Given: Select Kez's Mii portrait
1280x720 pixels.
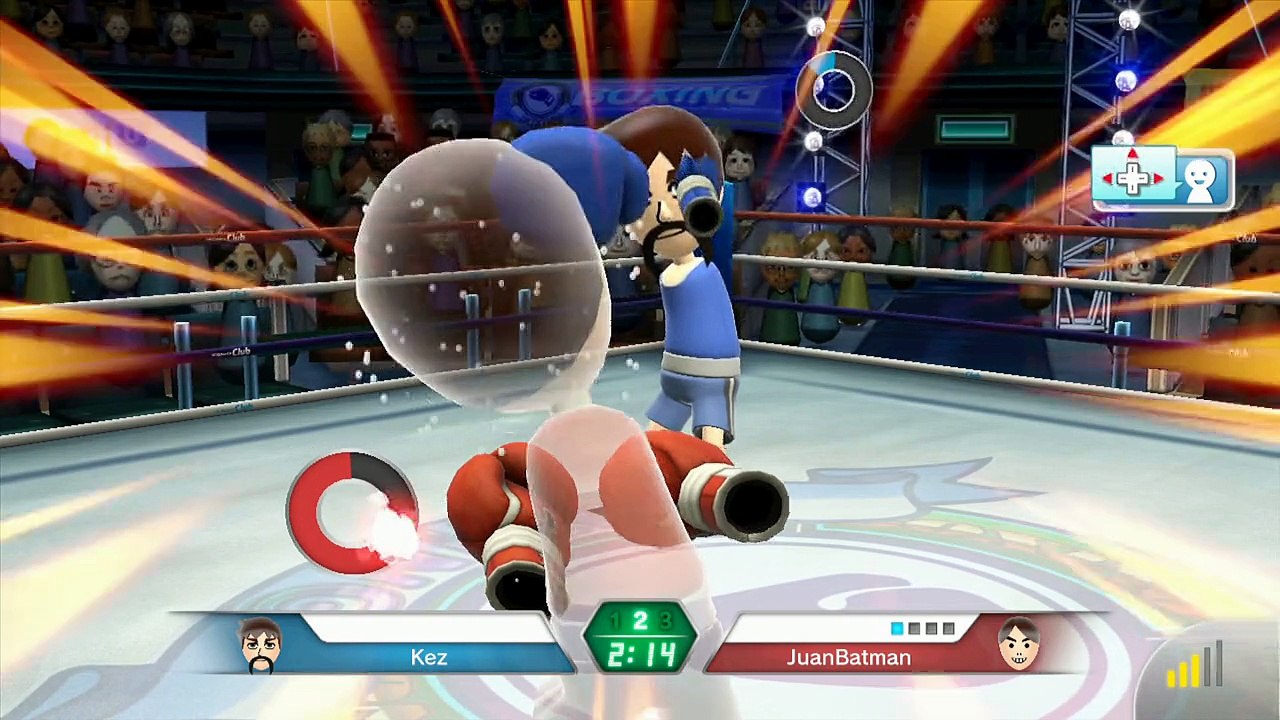Looking at the screenshot, I should 262,645.
